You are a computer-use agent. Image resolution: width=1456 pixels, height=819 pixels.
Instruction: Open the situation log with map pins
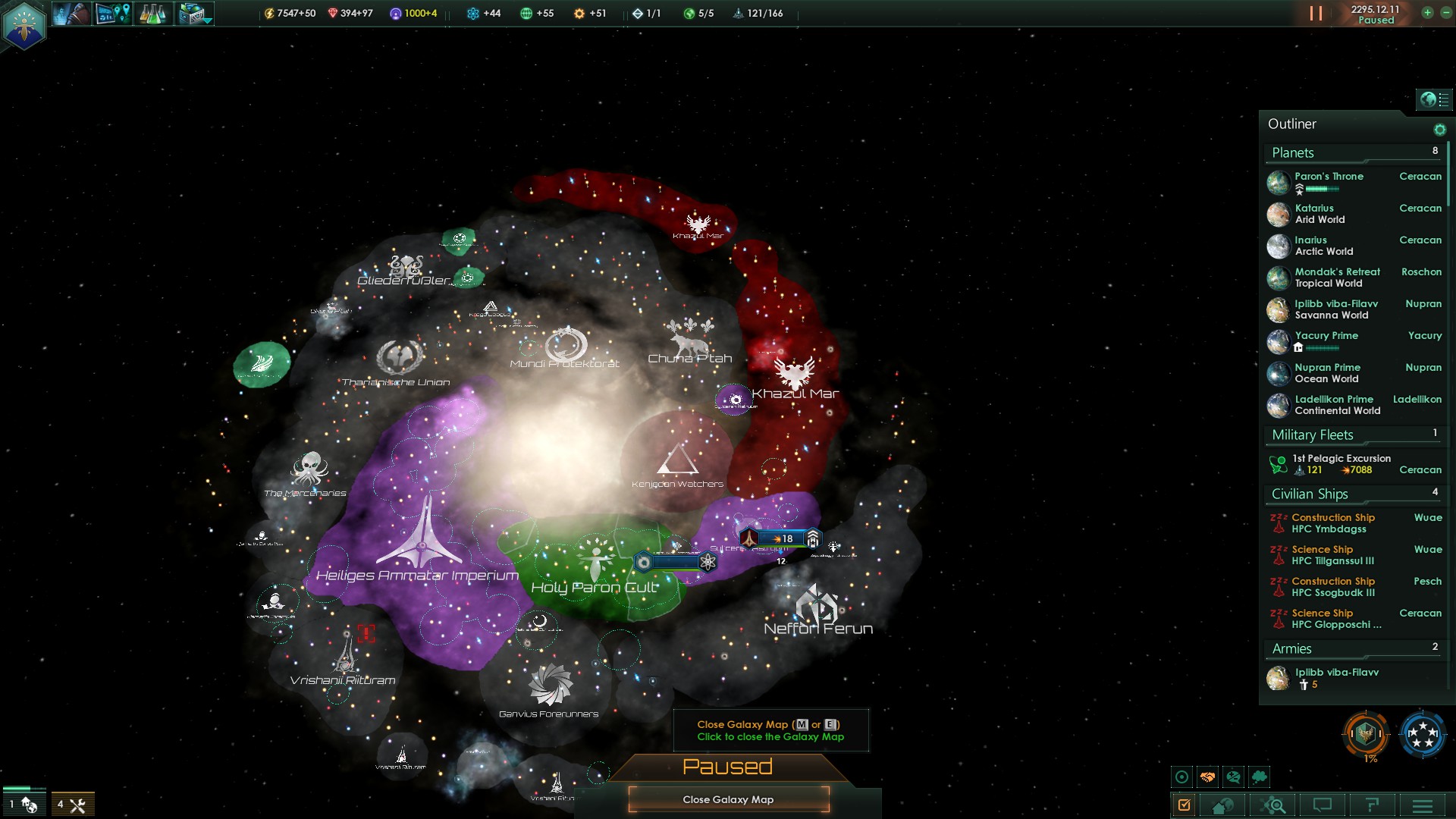coord(113,14)
